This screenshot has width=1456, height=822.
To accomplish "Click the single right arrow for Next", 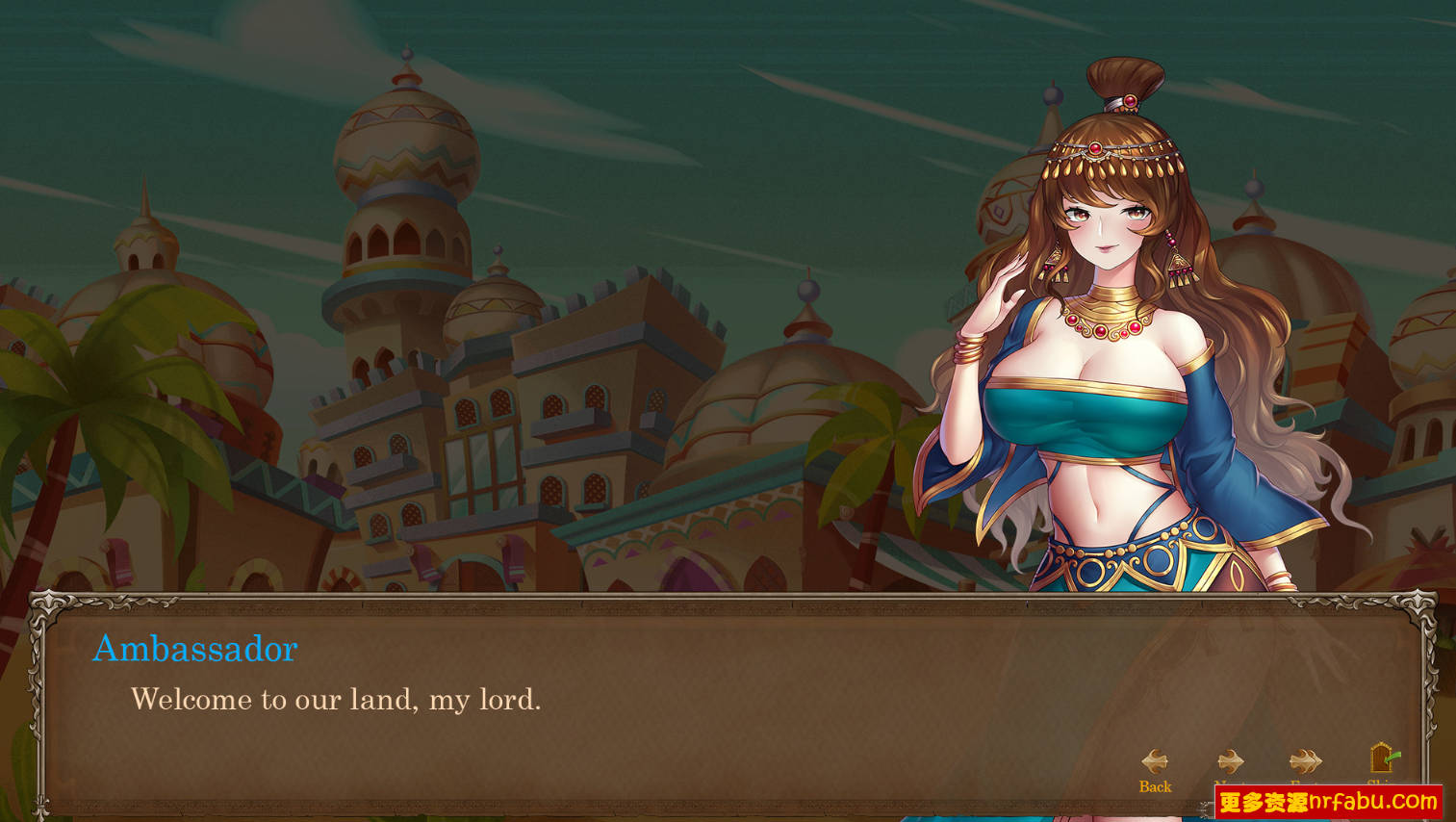I will (1231, 760).
